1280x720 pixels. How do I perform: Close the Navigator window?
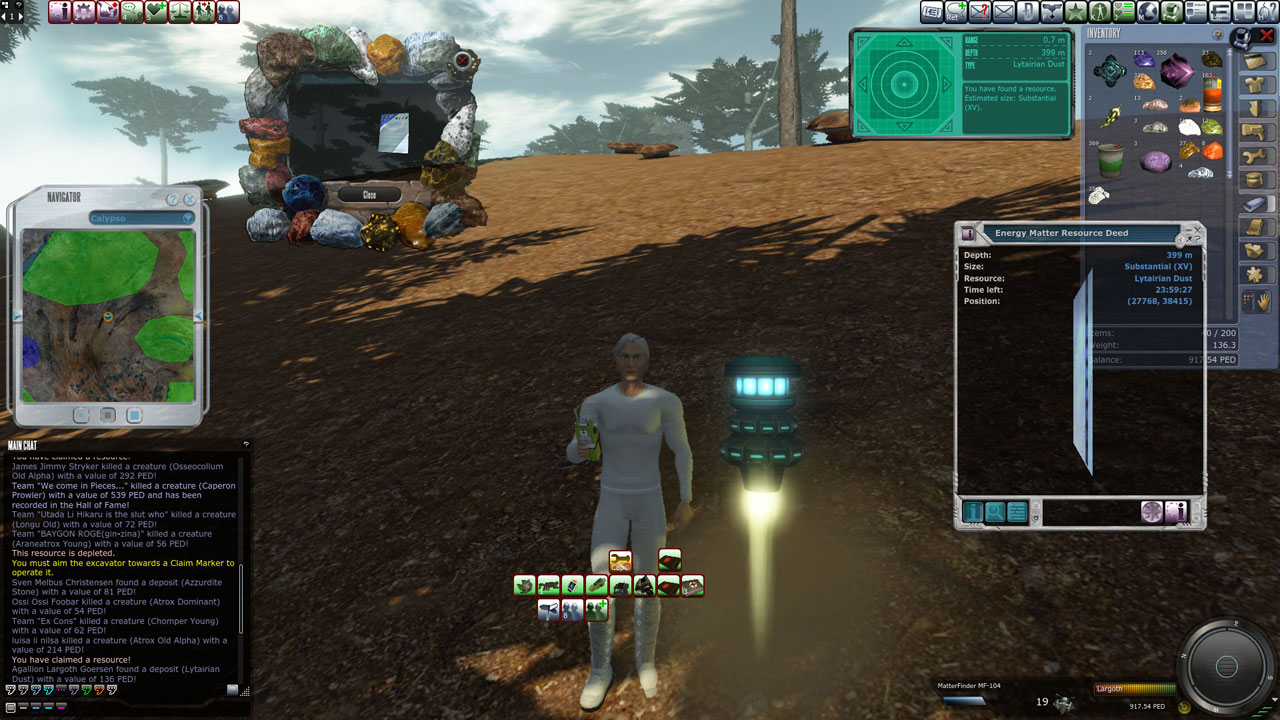click(x=189, y=199)
